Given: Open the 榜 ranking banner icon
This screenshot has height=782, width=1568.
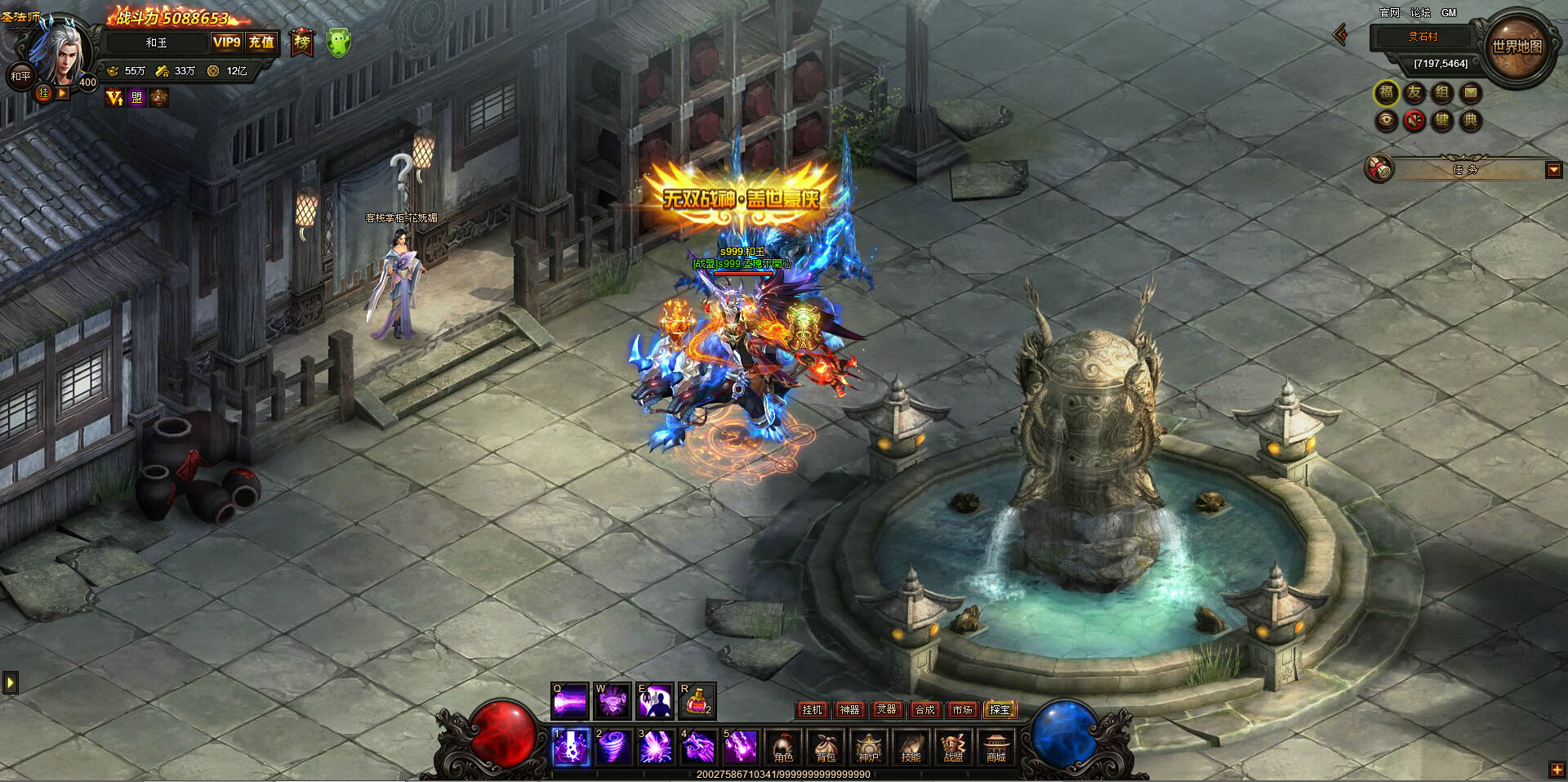Looking at the screenshot, I should pyautogui.click(x=302, y=42).
